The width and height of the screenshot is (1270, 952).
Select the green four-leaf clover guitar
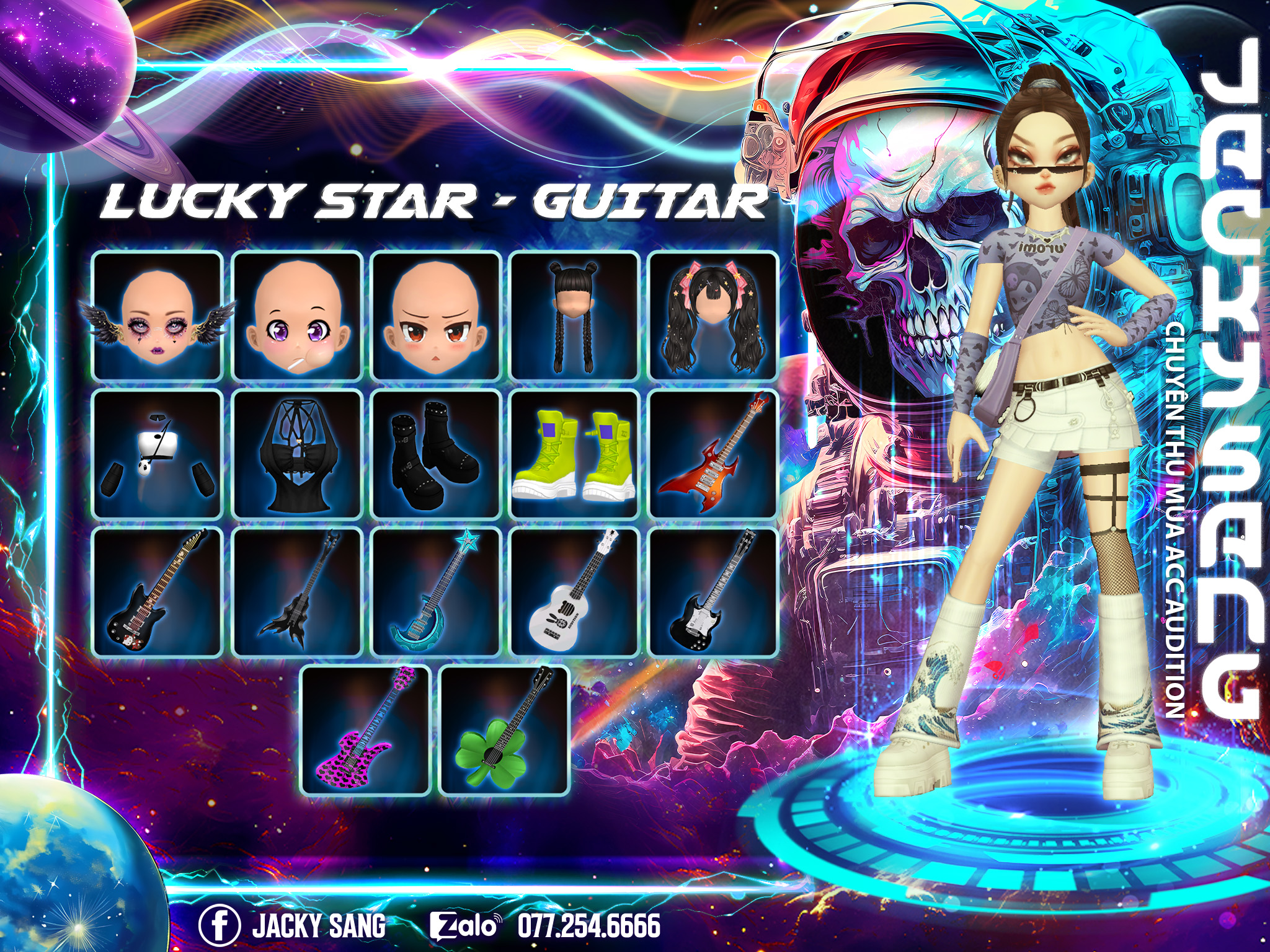pyautogui.click(x=504, y=731)
